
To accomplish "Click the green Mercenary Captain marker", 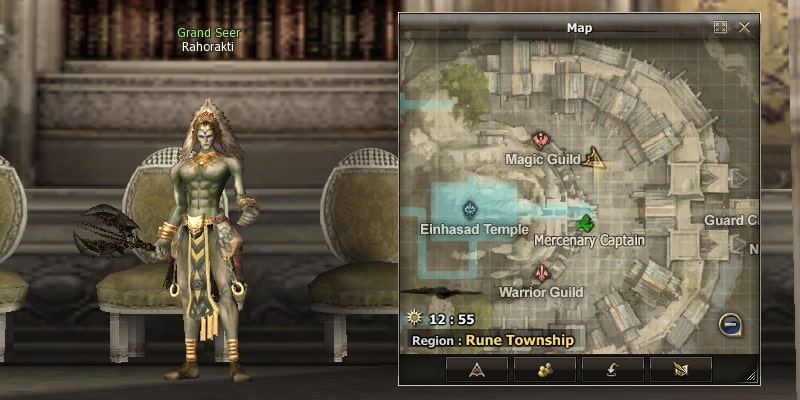I will coord(586,222).
